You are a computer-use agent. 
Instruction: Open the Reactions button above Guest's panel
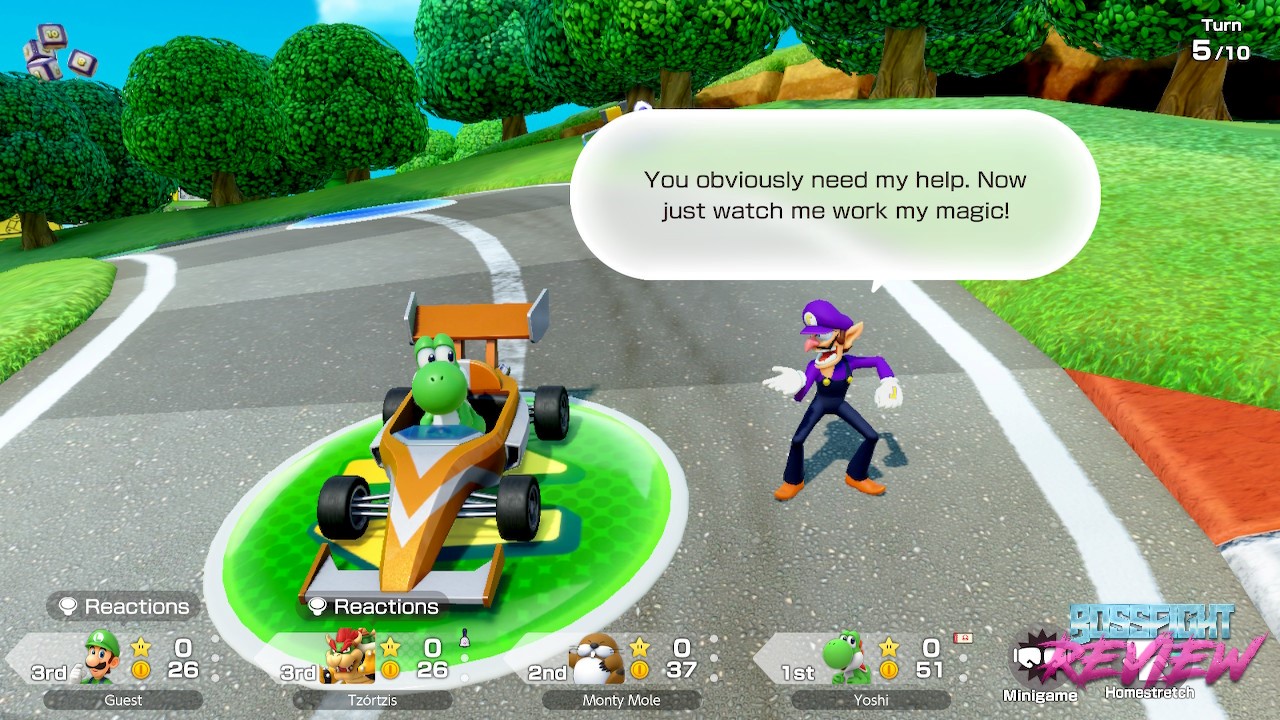[124, 606]
